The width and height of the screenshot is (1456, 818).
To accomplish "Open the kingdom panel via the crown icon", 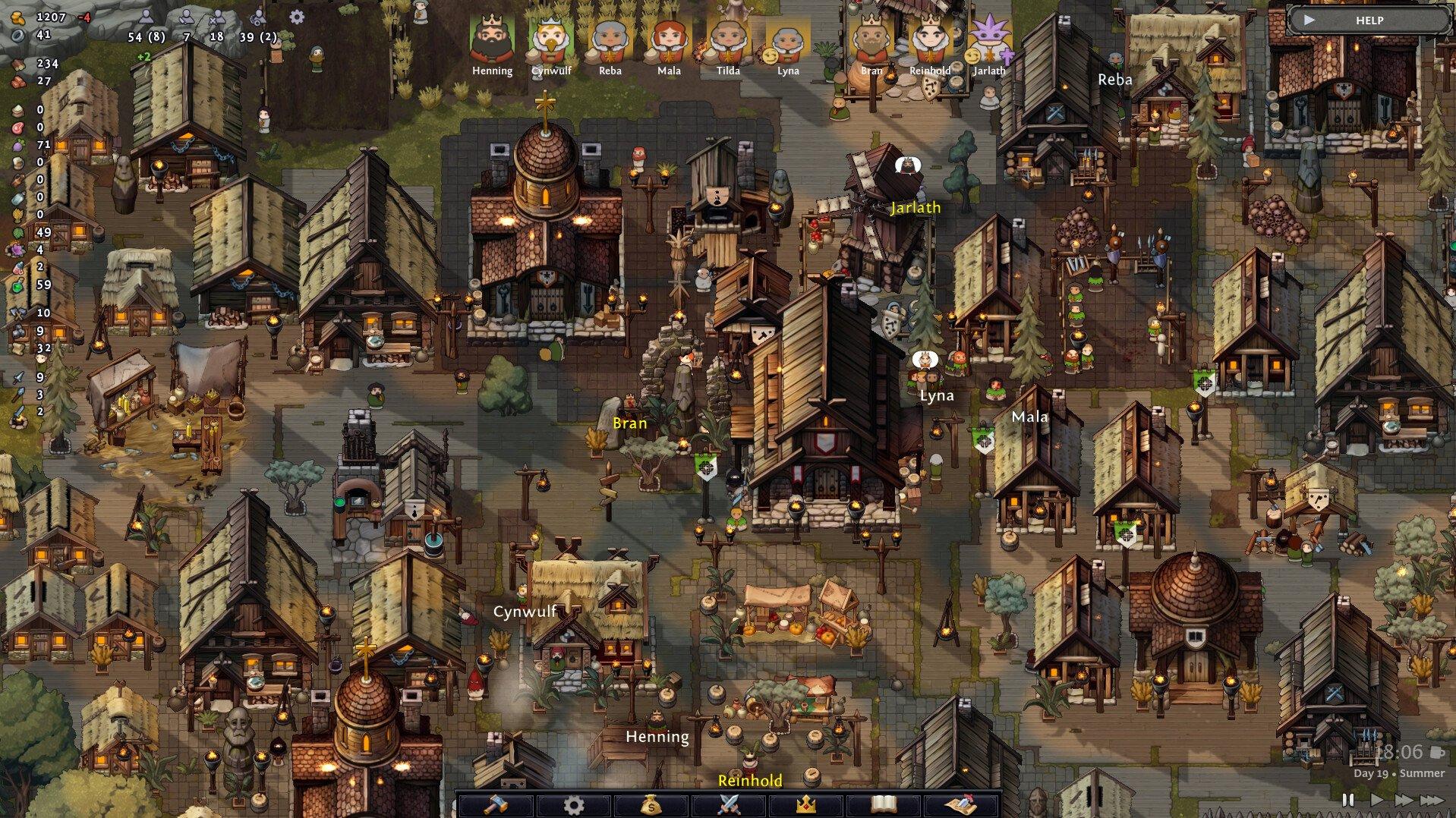I will click(x=805, y=807).
